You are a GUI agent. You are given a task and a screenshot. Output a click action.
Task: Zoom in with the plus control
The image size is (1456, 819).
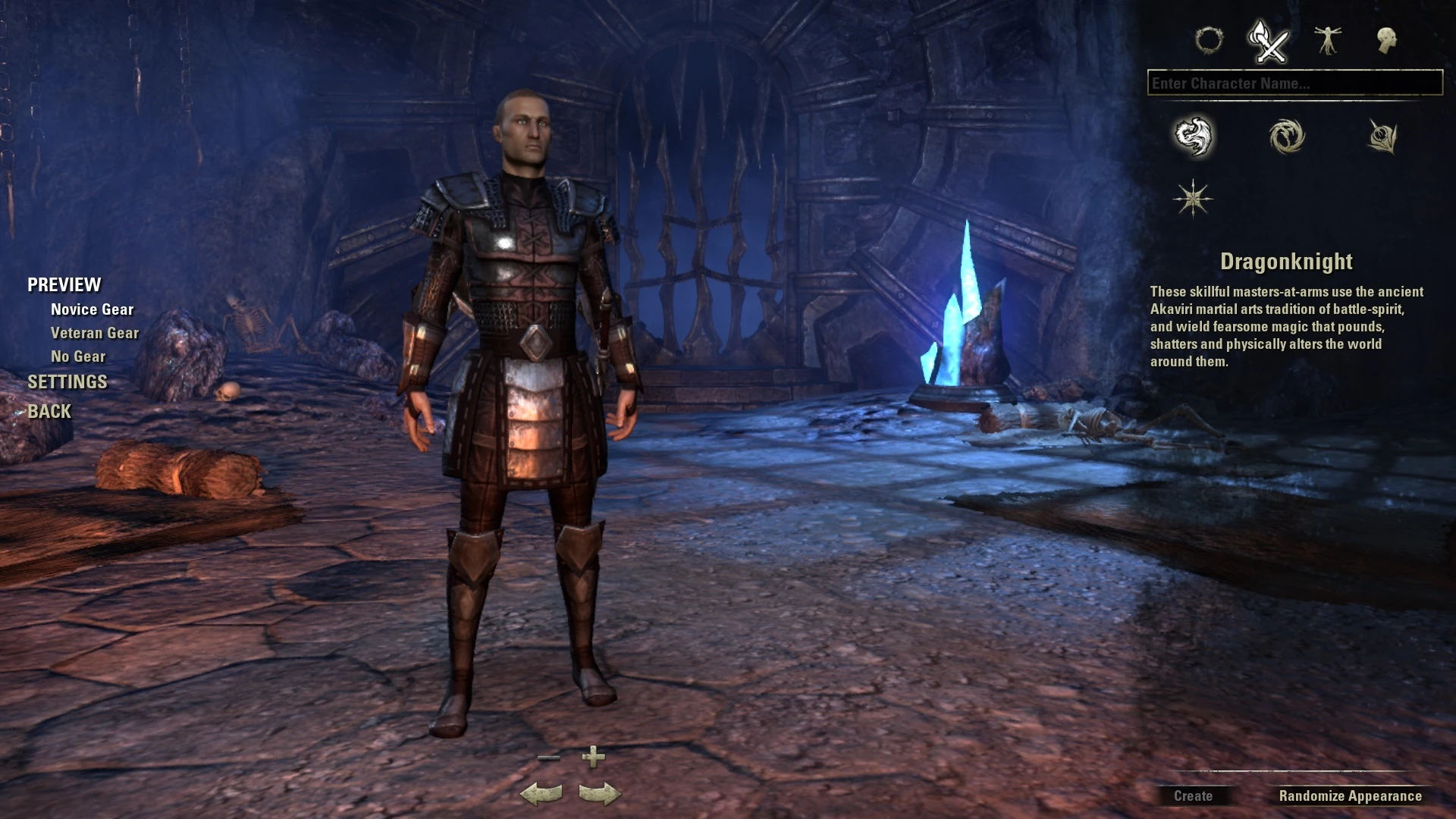594,757
